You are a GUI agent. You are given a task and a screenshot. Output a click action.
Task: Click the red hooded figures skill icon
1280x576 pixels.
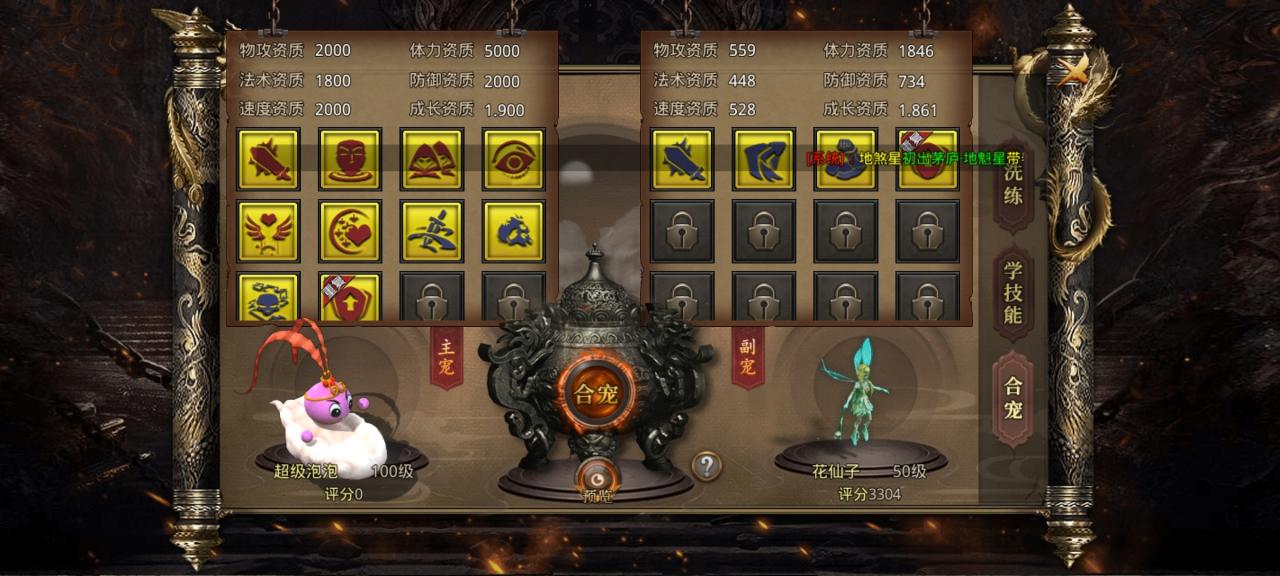click(432, 159)
